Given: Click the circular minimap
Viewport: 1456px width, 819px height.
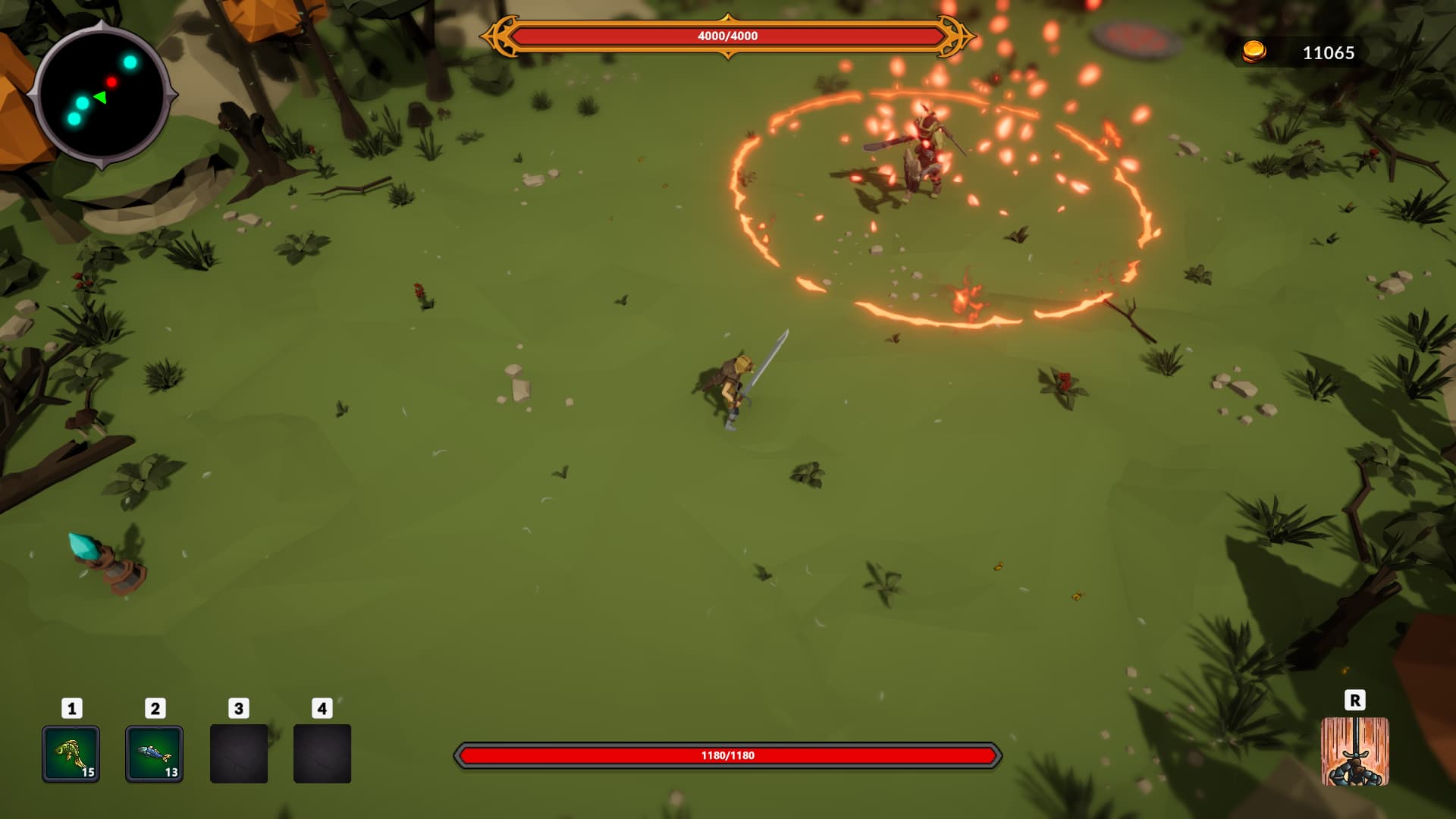Looking at the screenshot, I should [101, 95].
